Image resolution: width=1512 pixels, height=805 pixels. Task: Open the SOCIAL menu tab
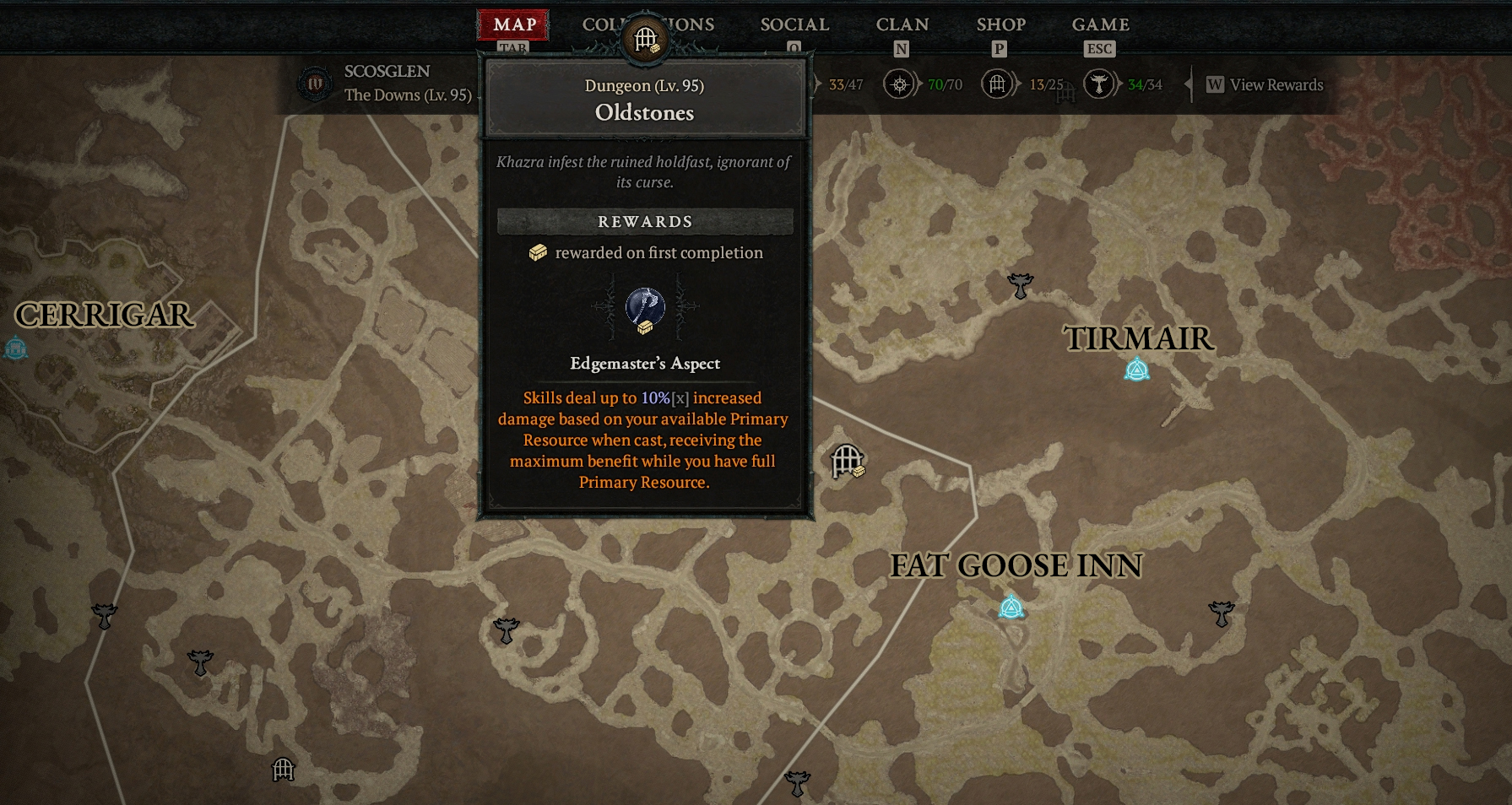click(794, 25)
